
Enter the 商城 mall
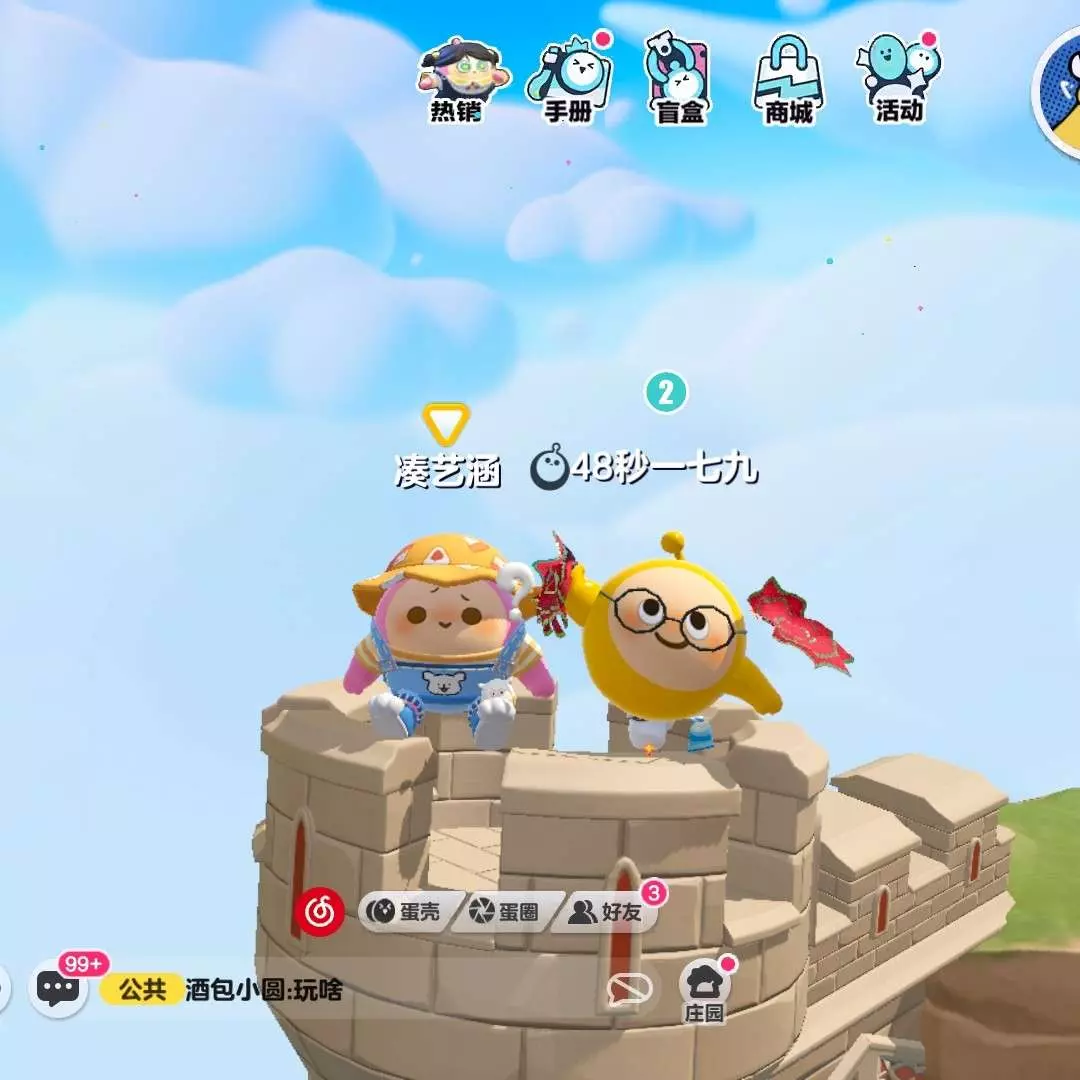click(789, 81)
